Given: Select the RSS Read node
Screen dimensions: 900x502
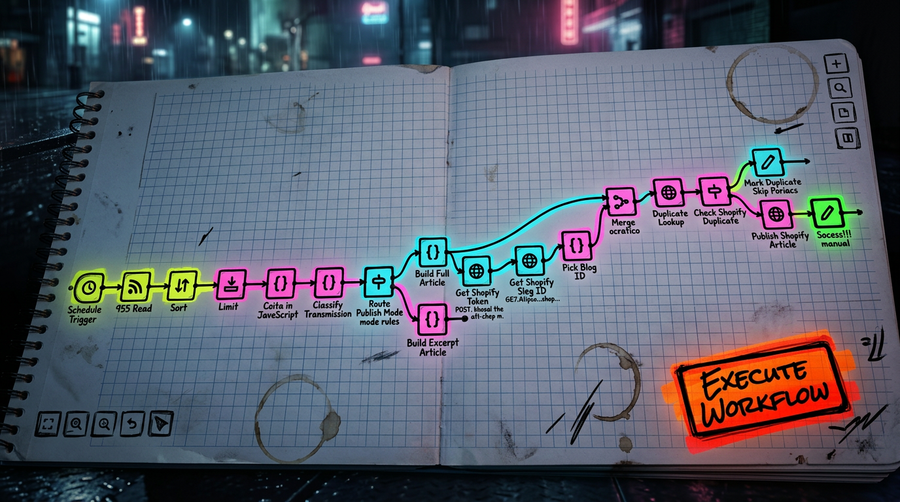Looking at the screenshot, I should click(x=133, y=287).
